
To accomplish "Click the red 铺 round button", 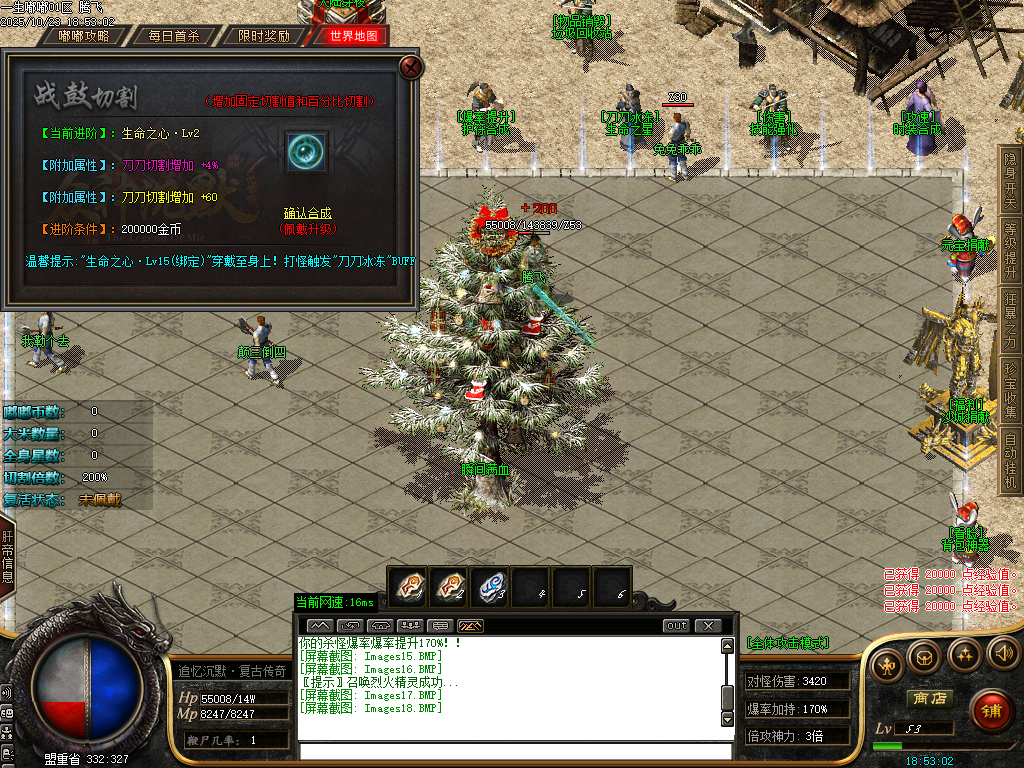I will [x=990, y=710].
